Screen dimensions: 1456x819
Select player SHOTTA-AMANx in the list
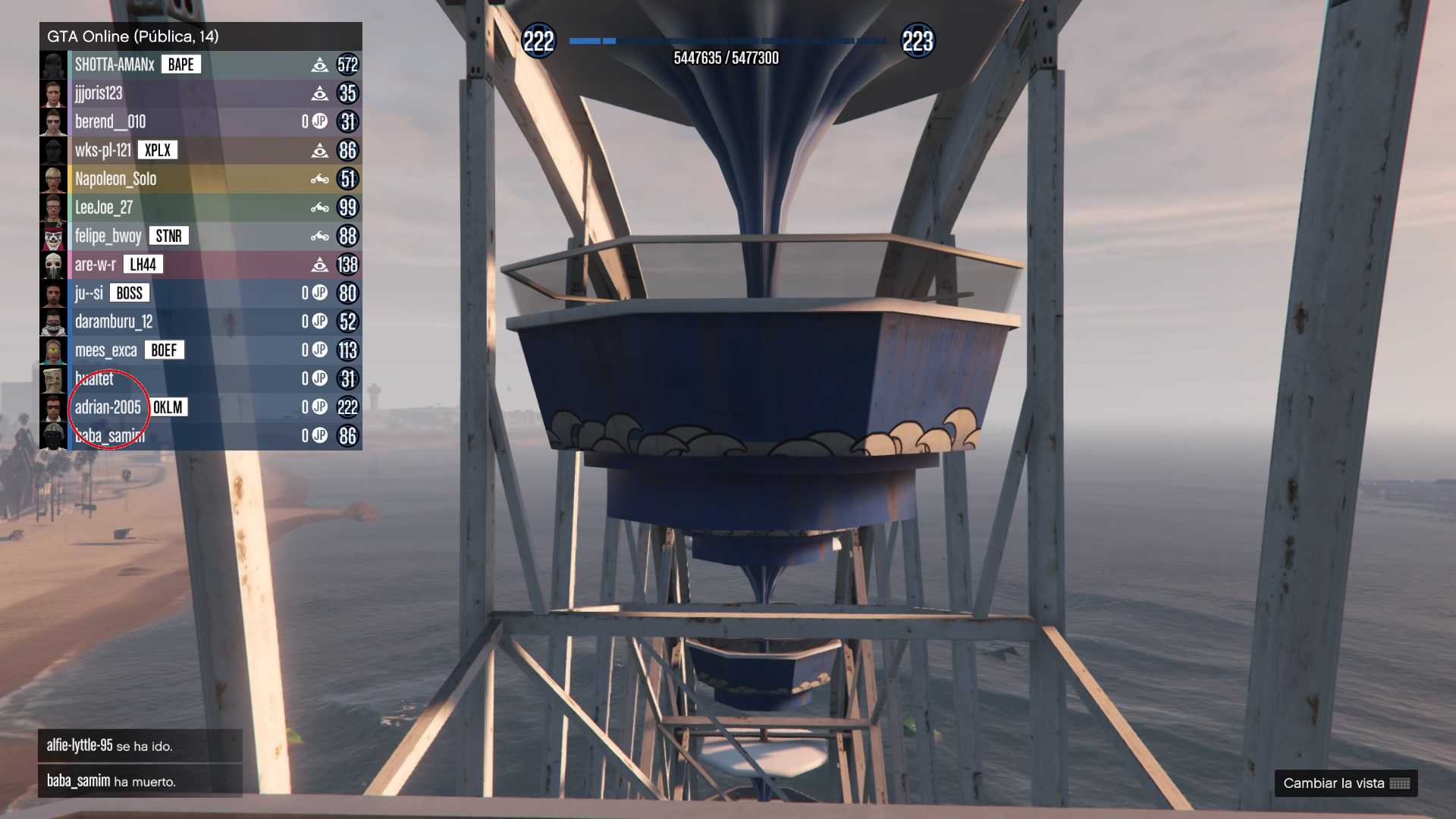[114, 65]
